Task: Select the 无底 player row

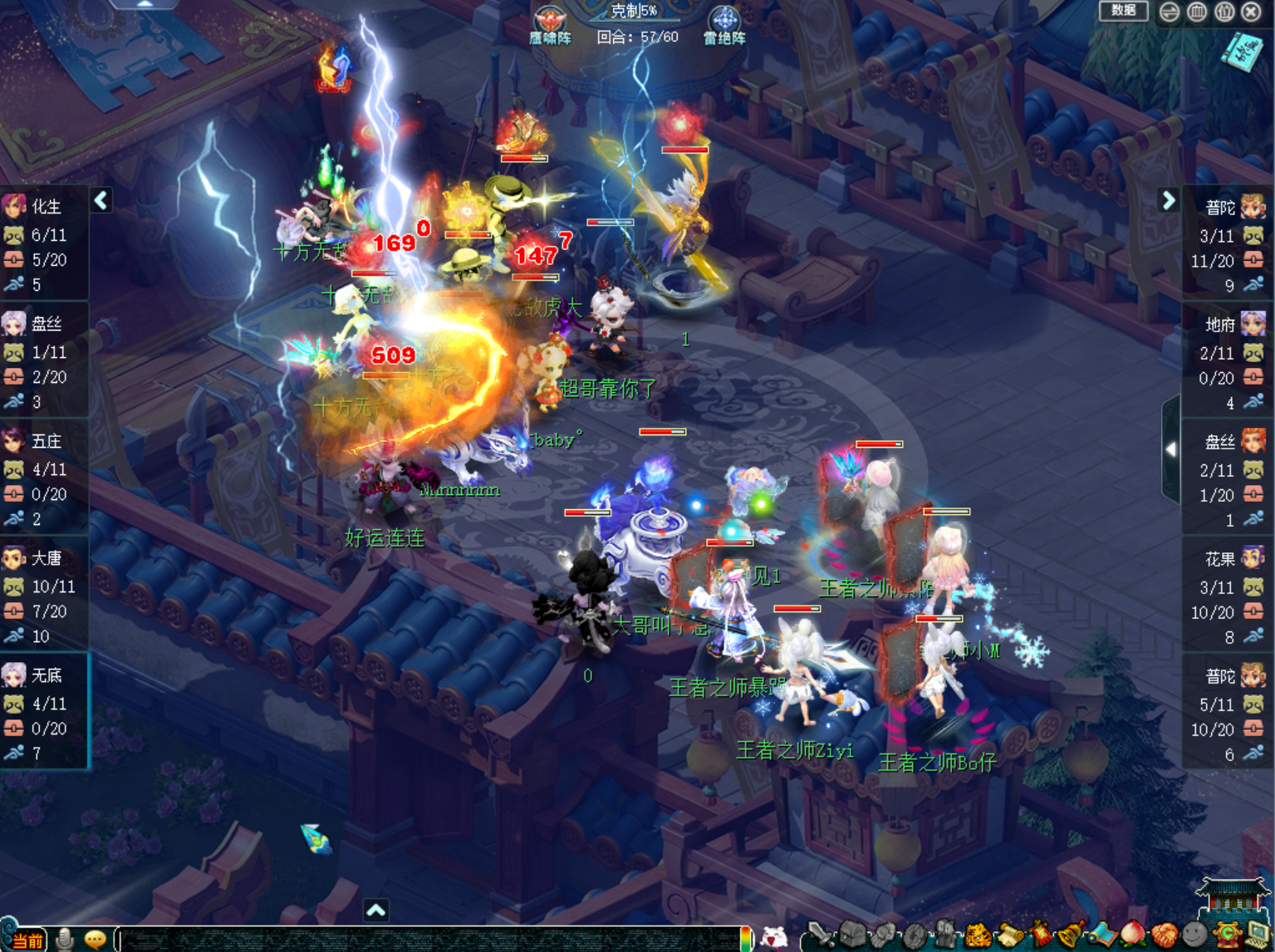Action: click(x=44, y=711)
